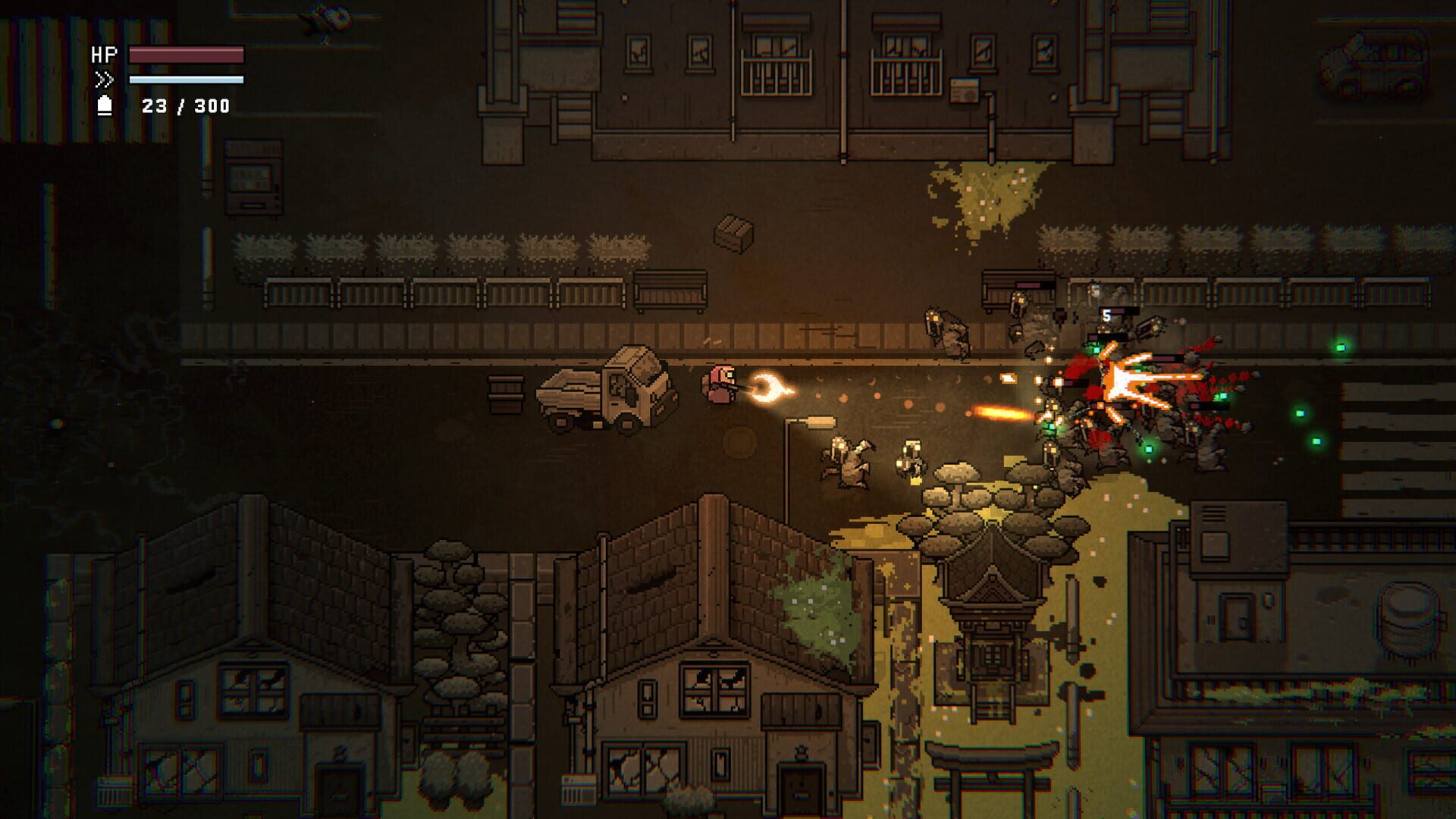Screen dimensions: 1456x819
Task: Select the wooden crate in the middle of the road
Action: pyautogui.click(x=732, y=235)
